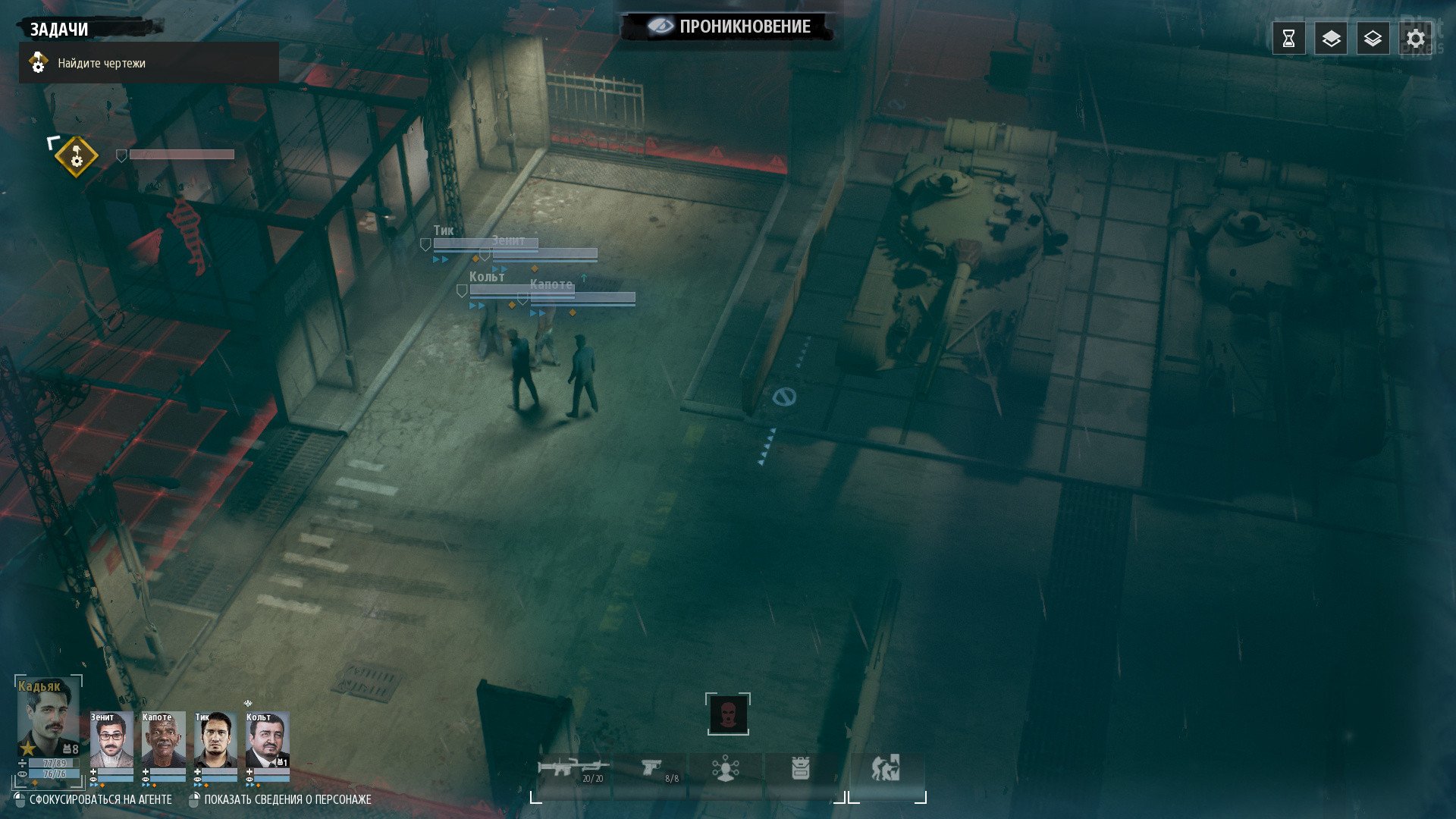This screenshot has height=819, width=1456.
Task: Open the agent abilities slot
Action: [x=726, y=770]
